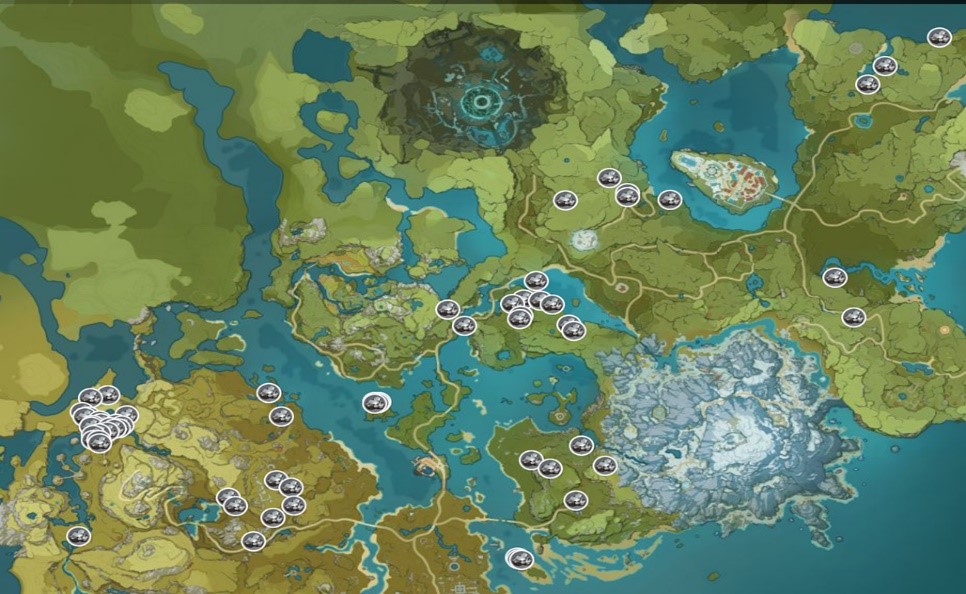The image size is (966, 594).
Task: Select the lone marker on the small sea islet
Action: coord(375,403)
